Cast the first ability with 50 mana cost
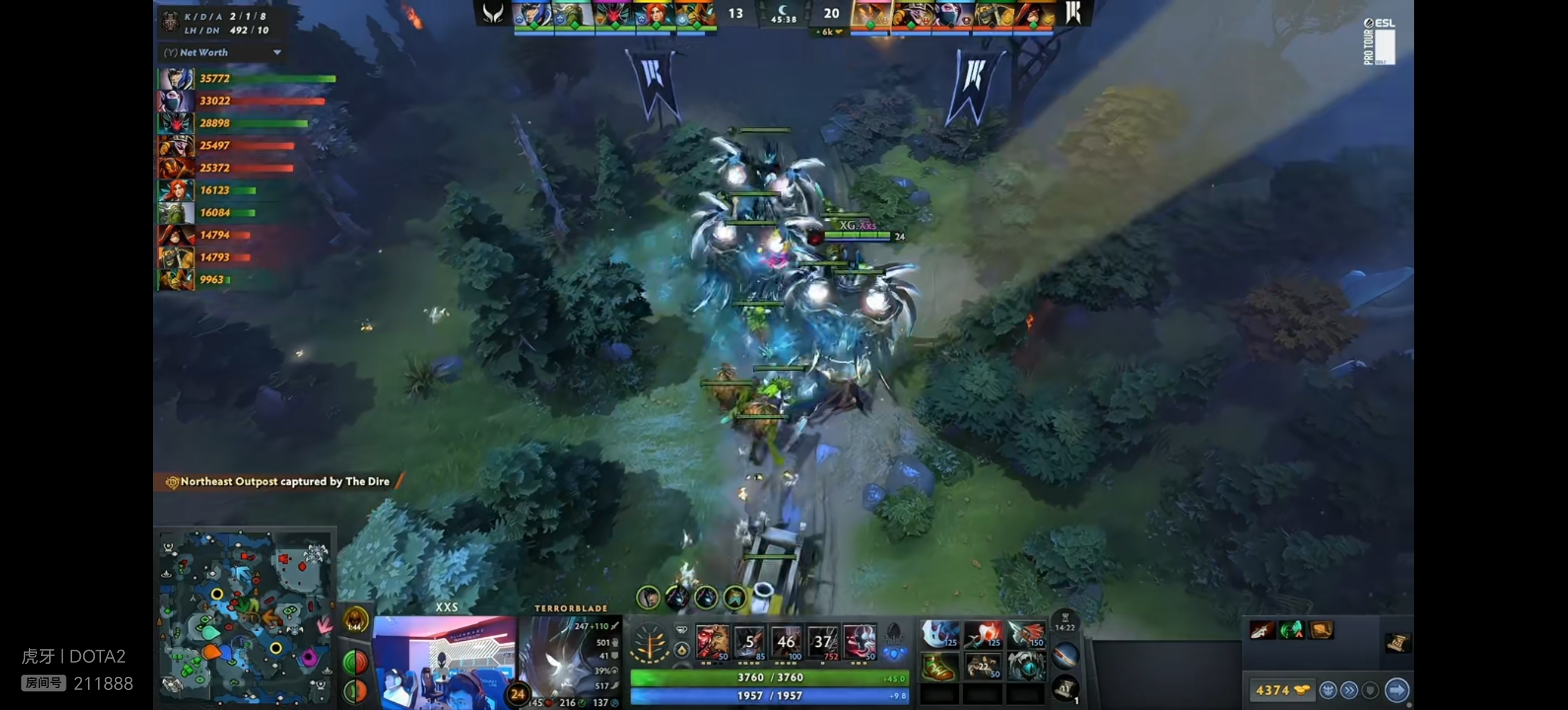 pyautogui.click(x=712, y=641)
